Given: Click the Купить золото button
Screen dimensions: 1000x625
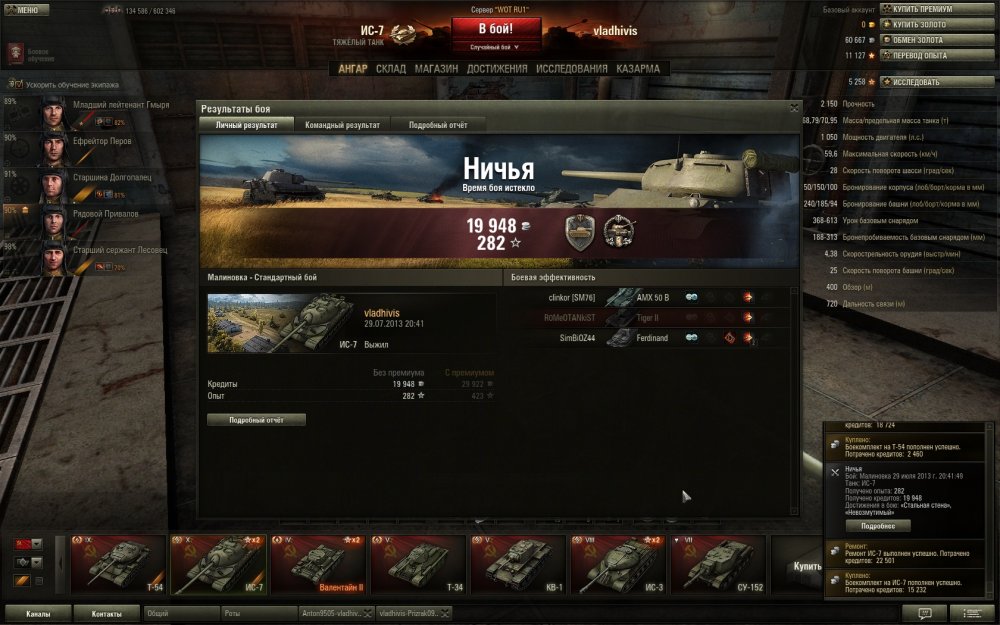Looking at the screenshot, I should tap(922, 24).
